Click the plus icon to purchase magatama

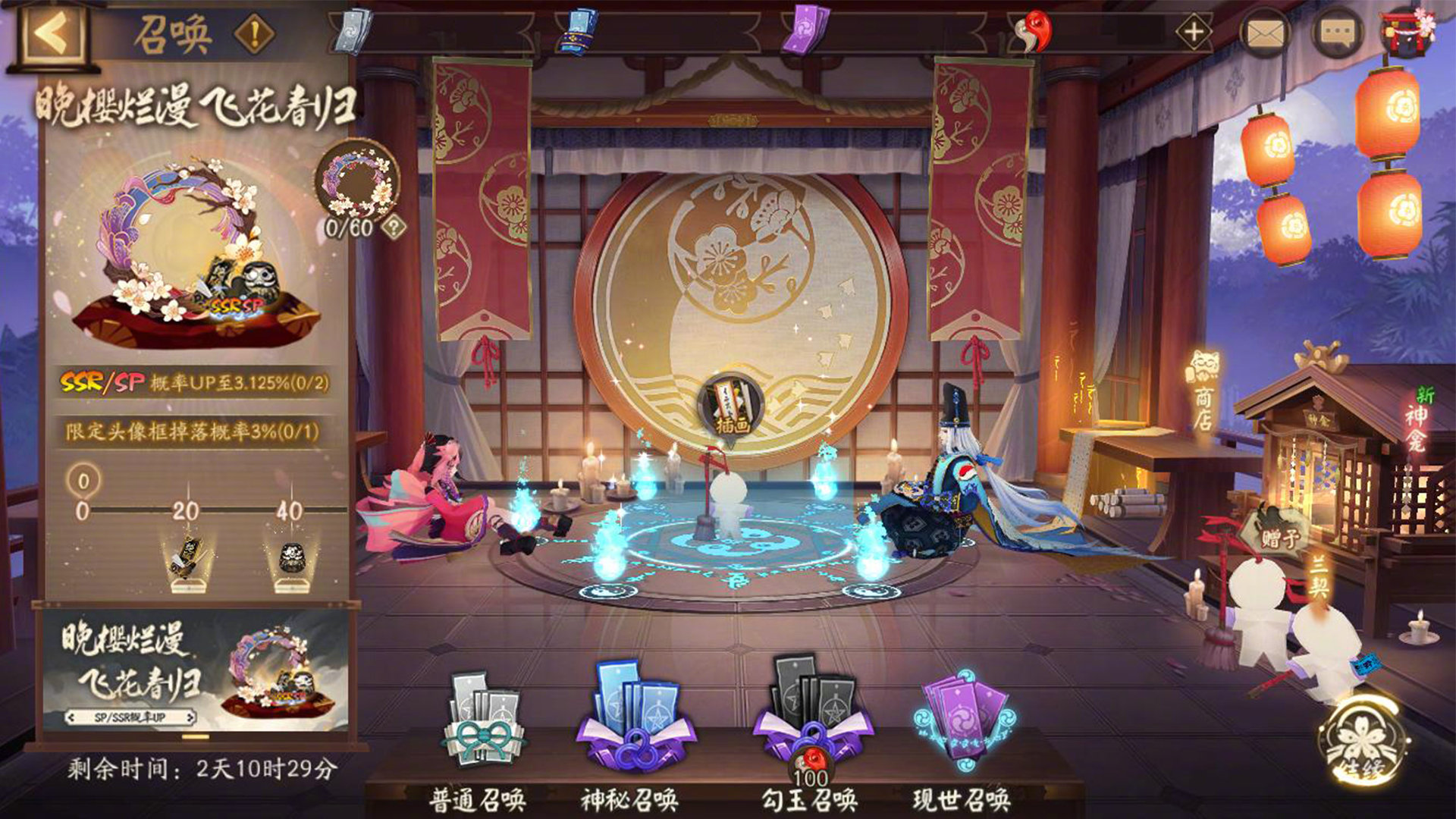(1193, 32)
